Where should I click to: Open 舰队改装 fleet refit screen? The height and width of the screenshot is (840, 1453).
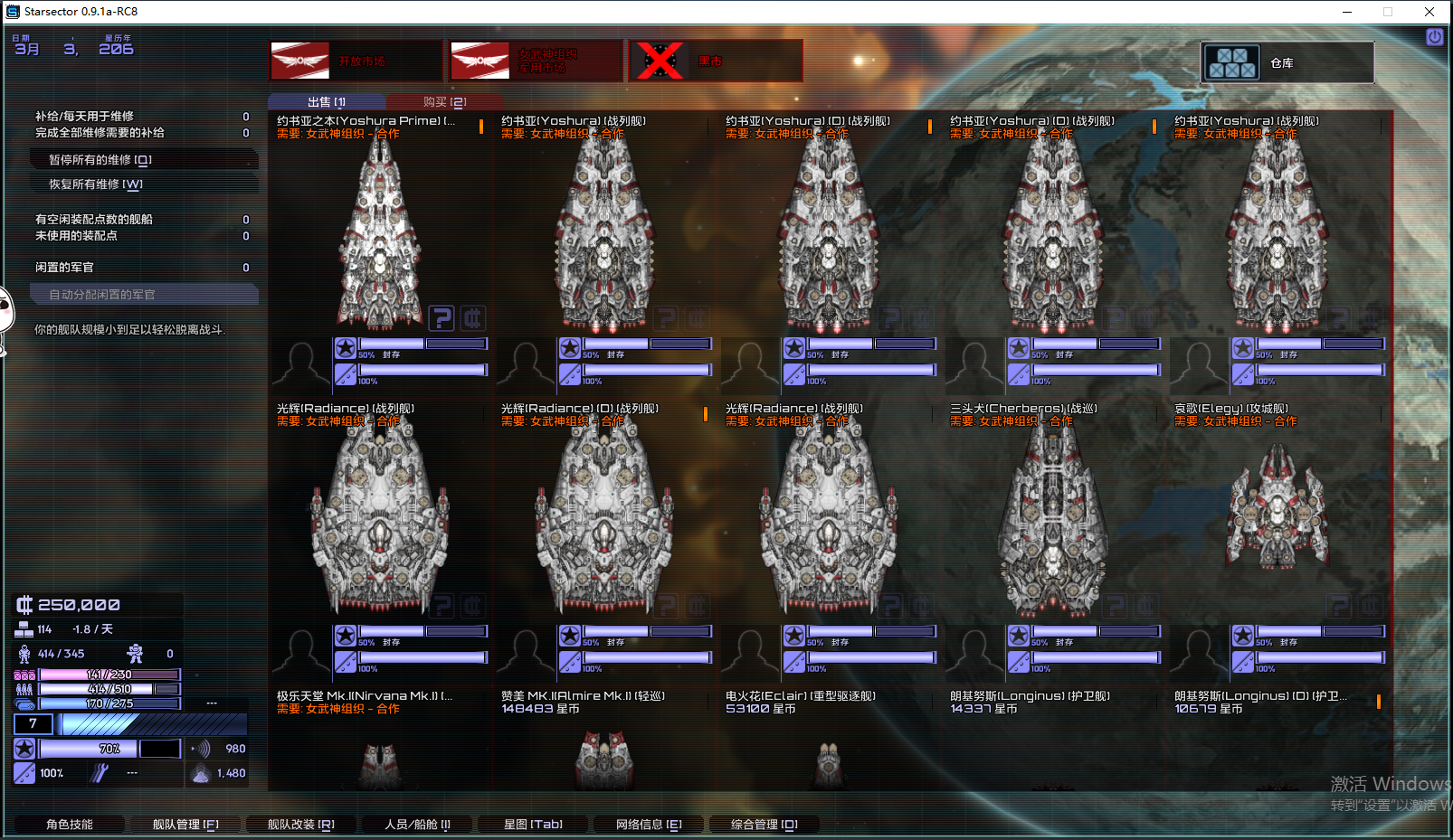coord(301,825)
